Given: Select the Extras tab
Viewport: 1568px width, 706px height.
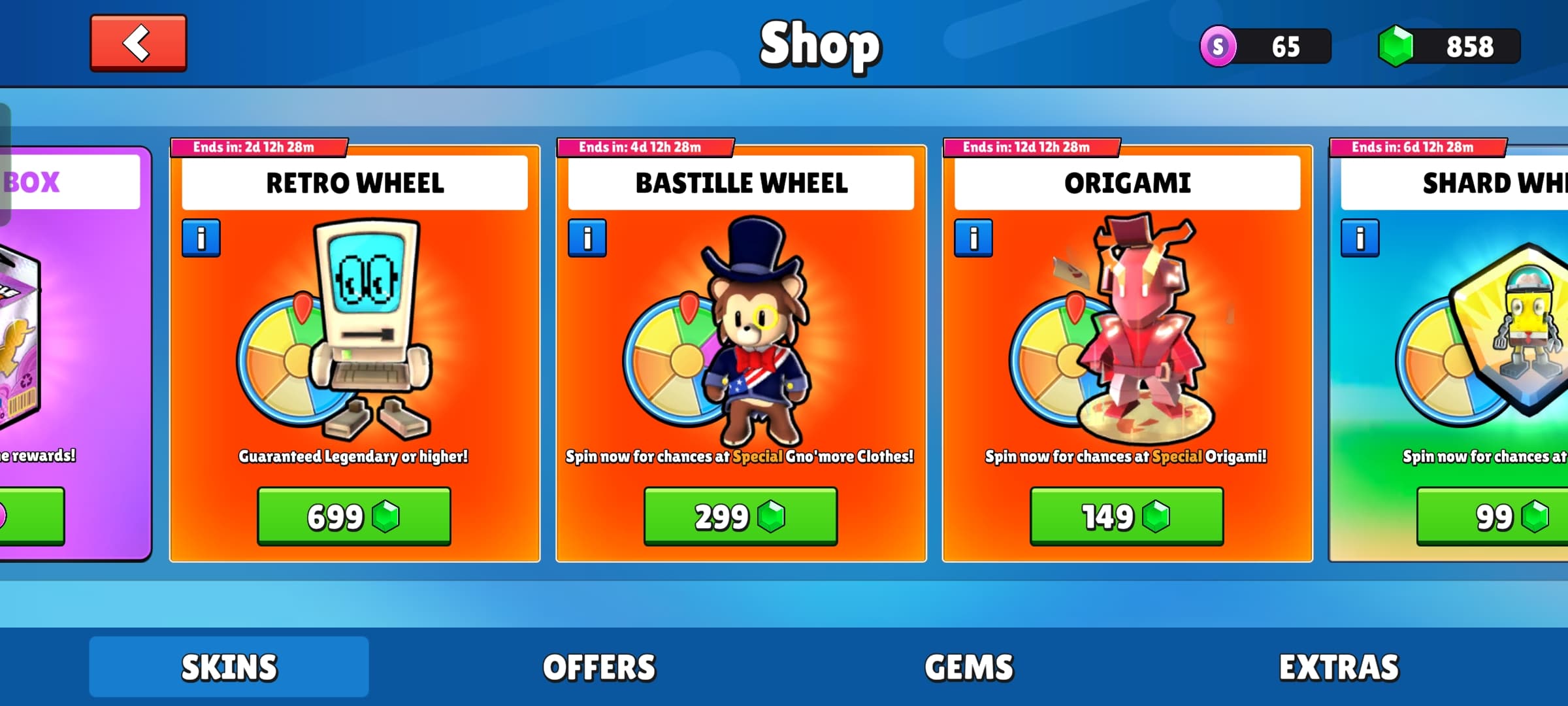Looking at the screenshot, I should [x=1339, y=667].
